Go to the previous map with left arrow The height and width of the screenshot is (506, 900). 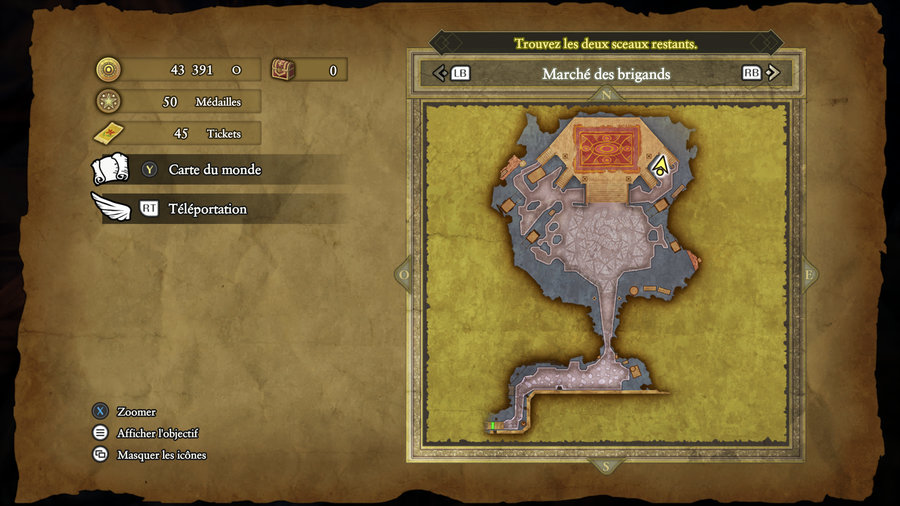[439, 73]
